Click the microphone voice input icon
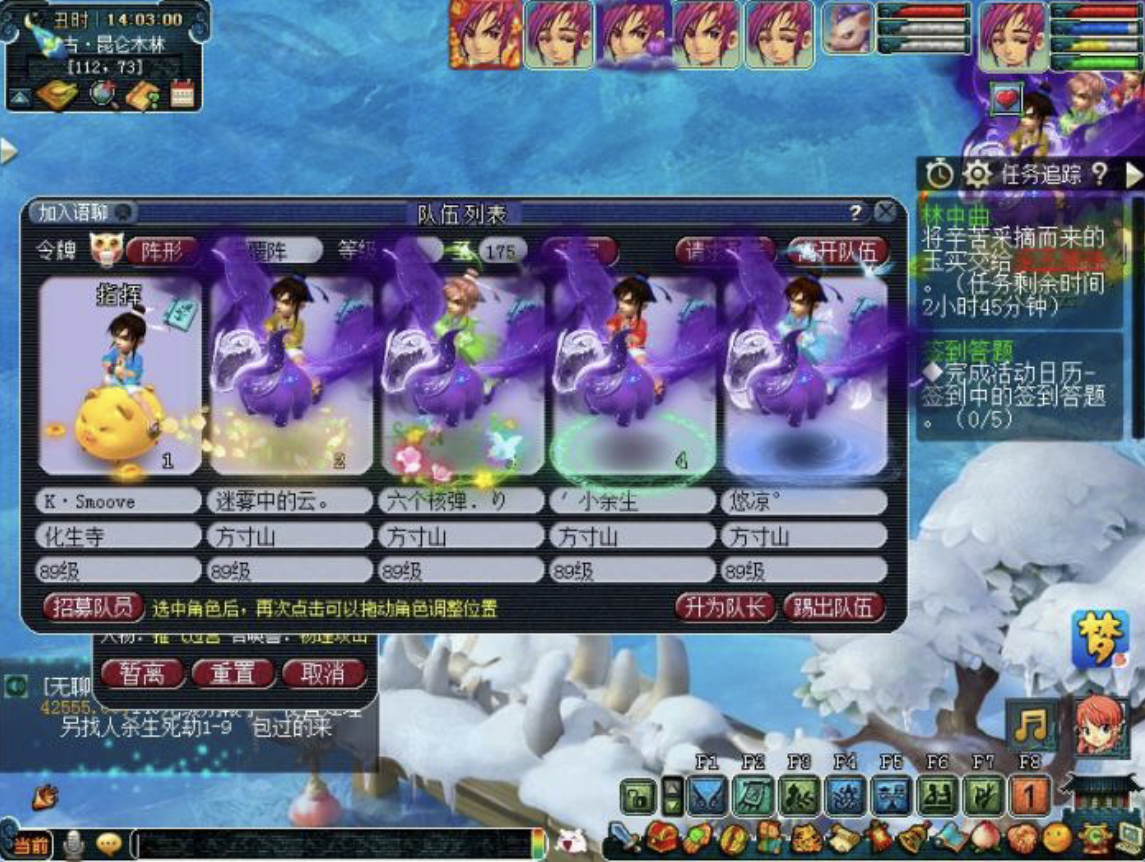 click(72, 845)
